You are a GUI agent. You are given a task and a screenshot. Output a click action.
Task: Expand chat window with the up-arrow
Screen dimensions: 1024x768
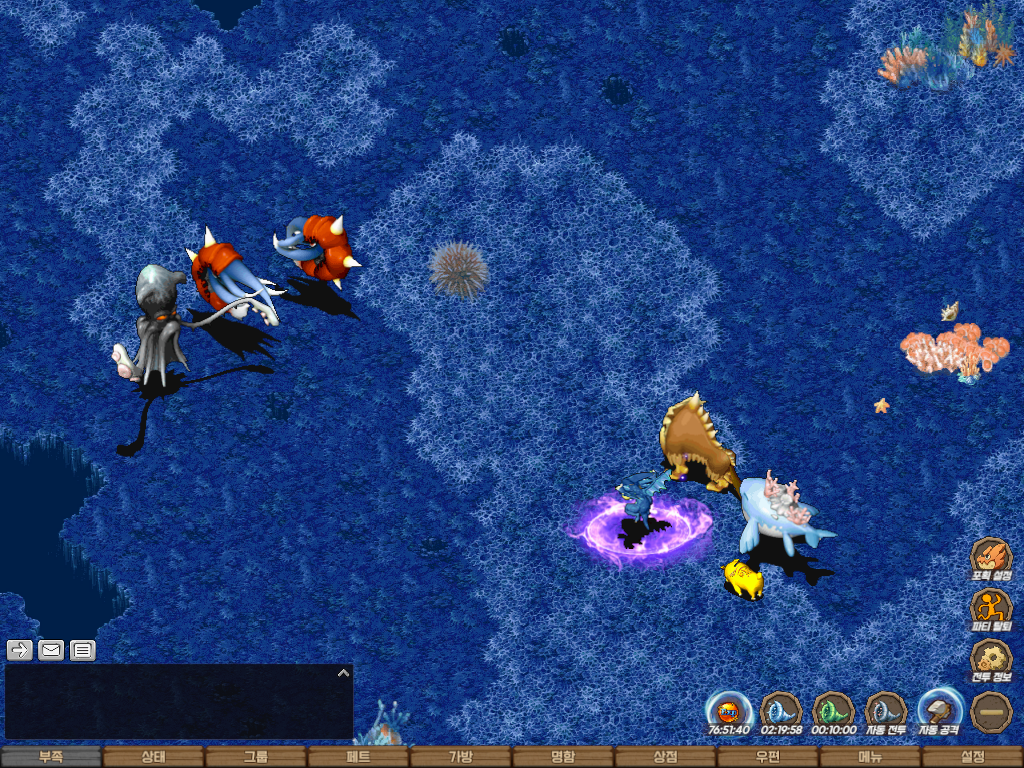point(343,673)
